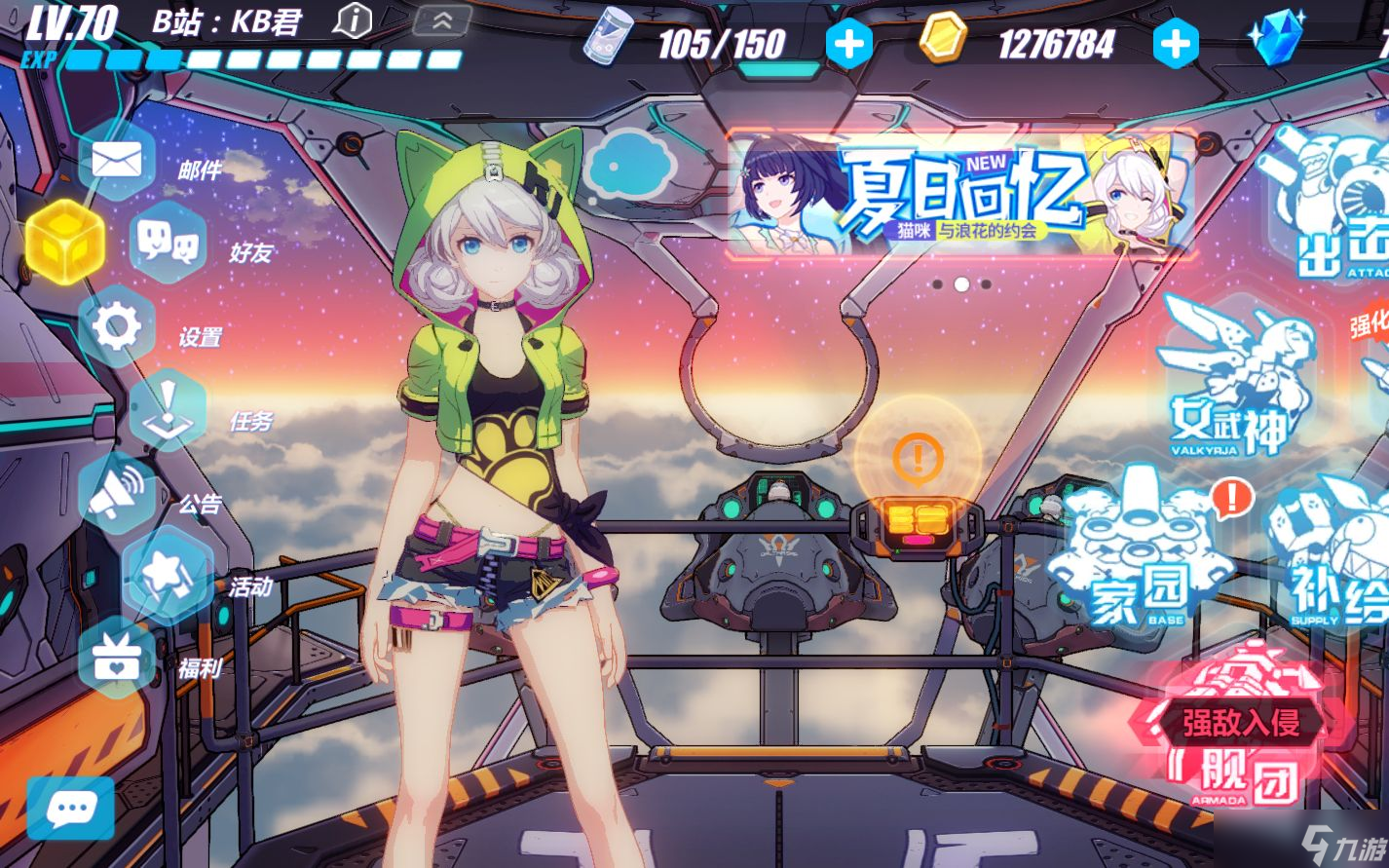Open the welfare (福利) gift icon

click(116, 660)
